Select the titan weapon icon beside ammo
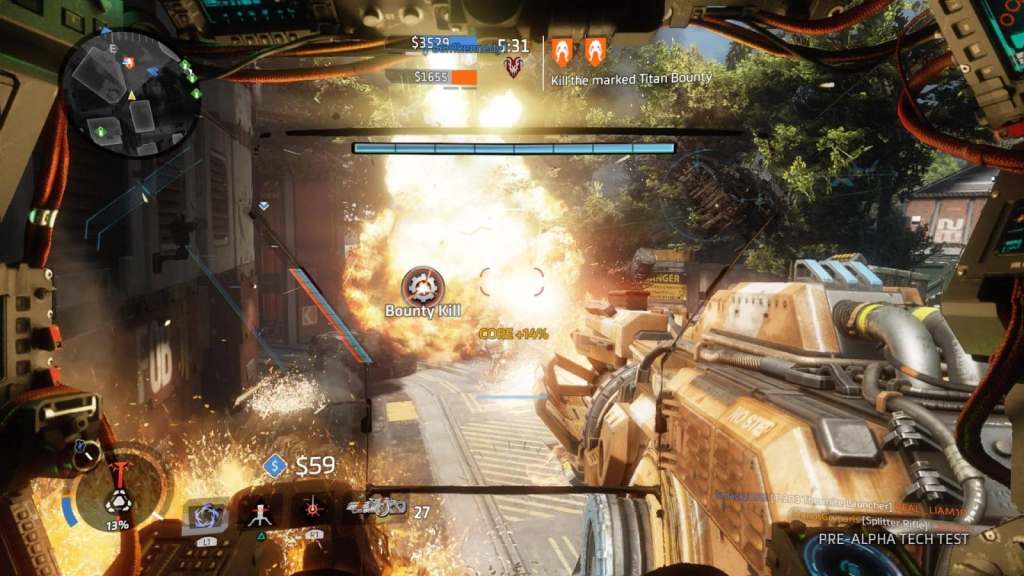1024x576 pixels. click(x=376, y=510)
